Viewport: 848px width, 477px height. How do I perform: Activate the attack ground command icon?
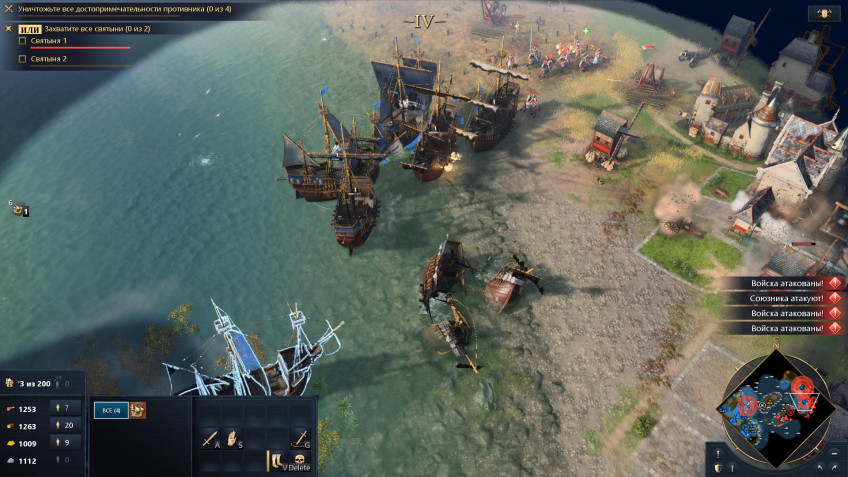299,438
